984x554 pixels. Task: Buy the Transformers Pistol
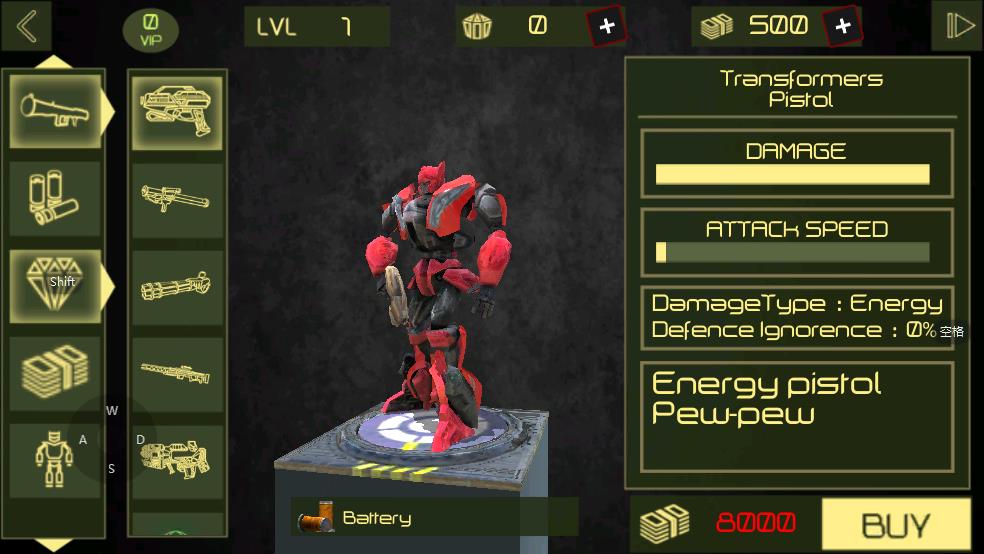coord(895,524)
